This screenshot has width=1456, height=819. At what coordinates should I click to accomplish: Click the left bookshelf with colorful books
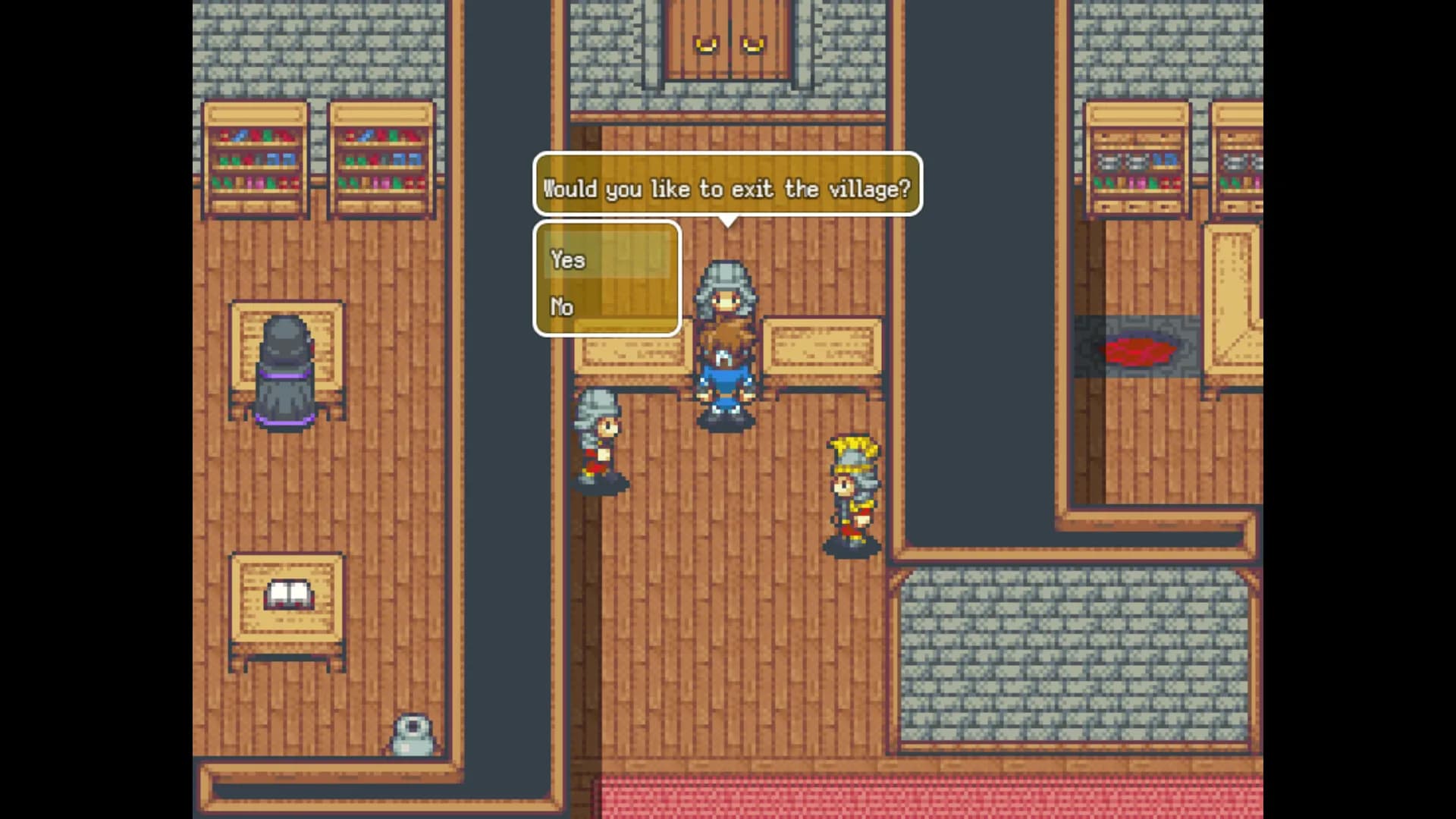tap(257, 155)
